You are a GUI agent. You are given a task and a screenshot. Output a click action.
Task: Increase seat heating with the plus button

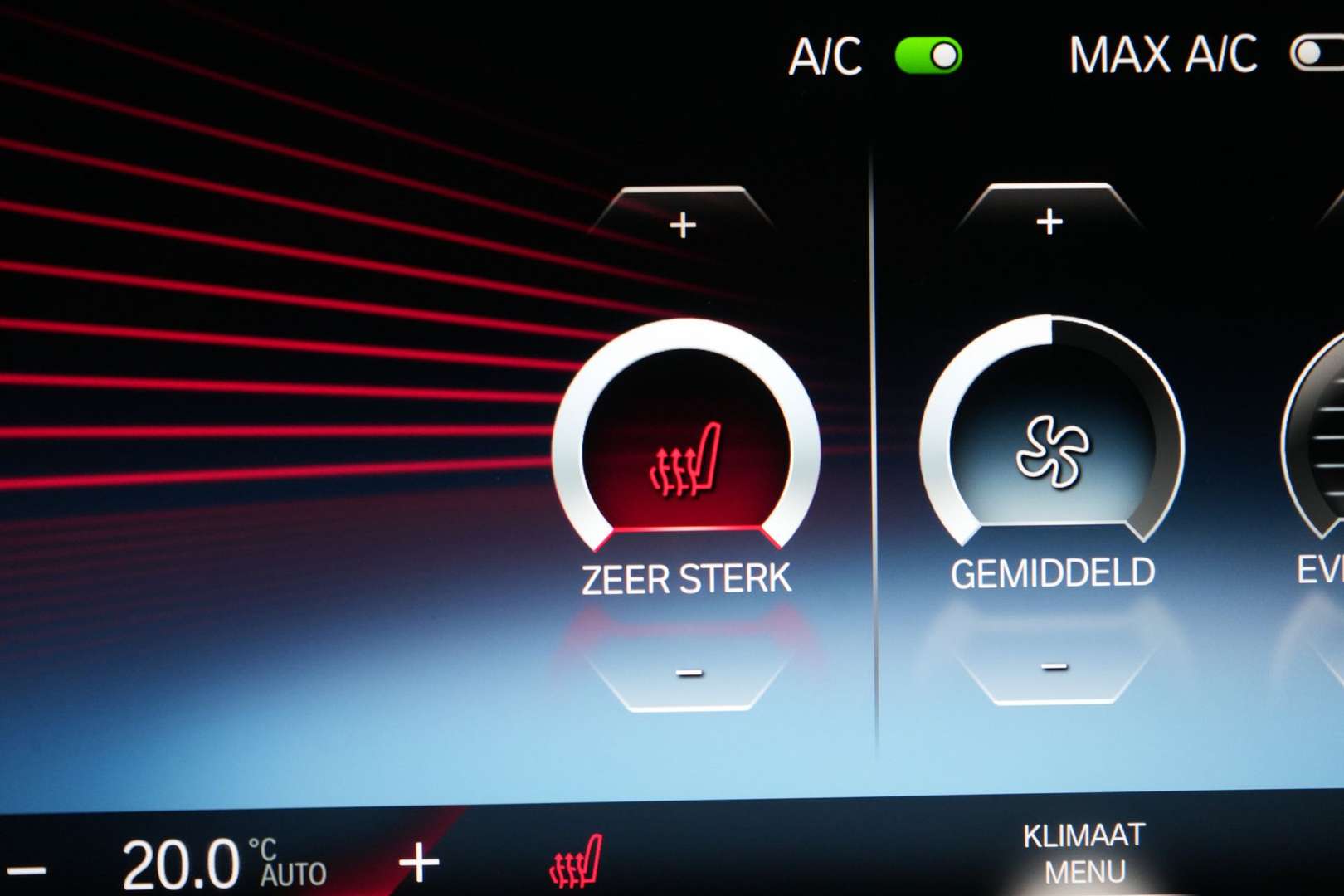click(x=683, y=223)
